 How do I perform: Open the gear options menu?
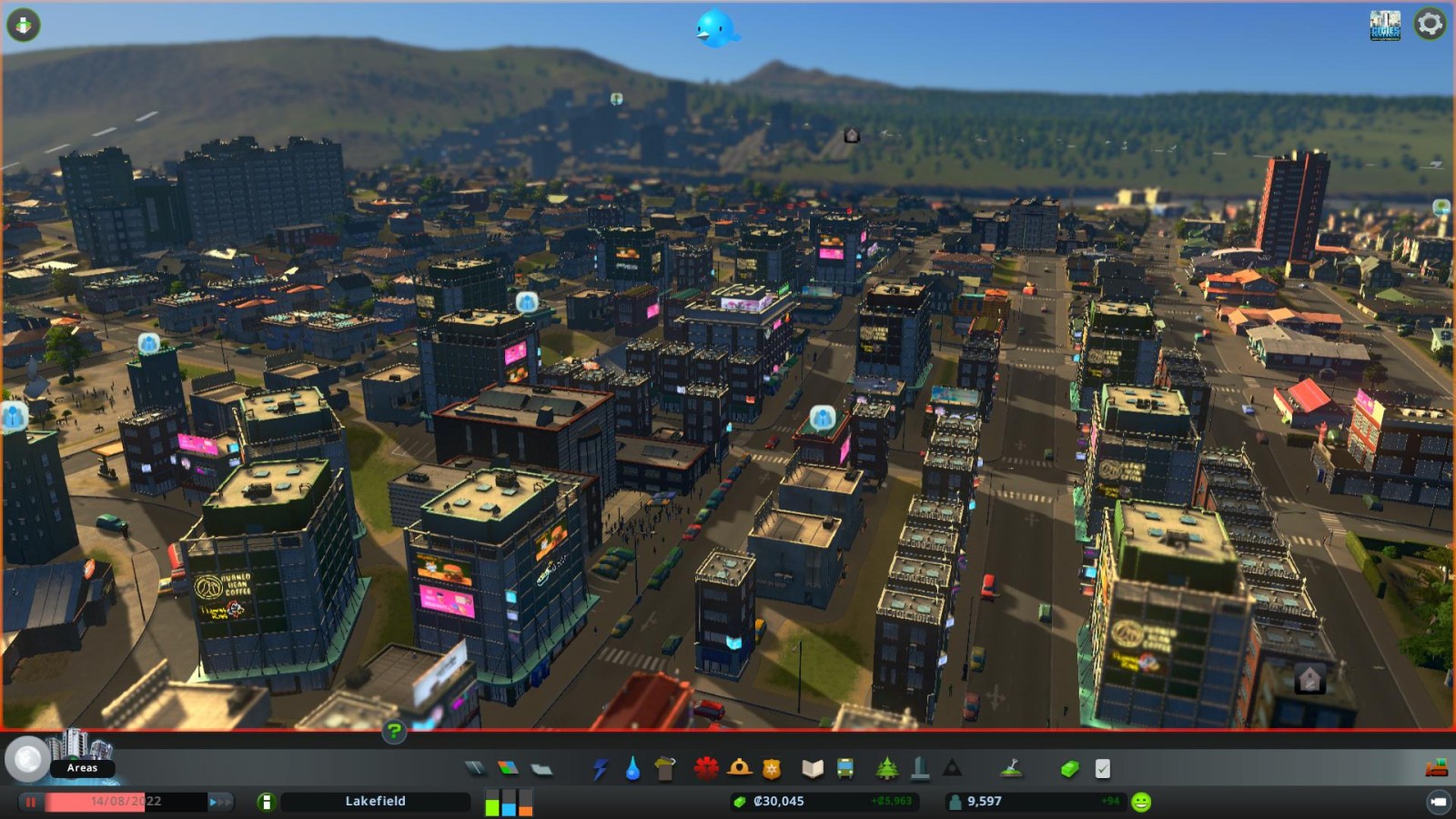(x=1430, y=24)
